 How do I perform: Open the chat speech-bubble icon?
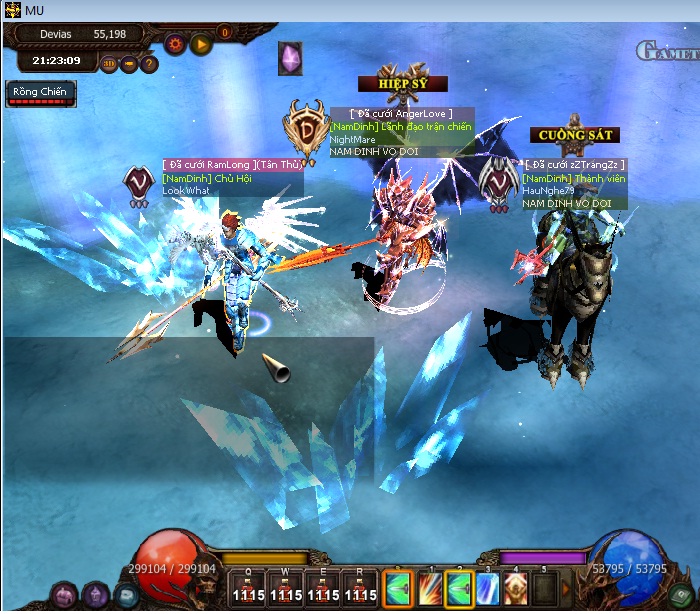126,594
